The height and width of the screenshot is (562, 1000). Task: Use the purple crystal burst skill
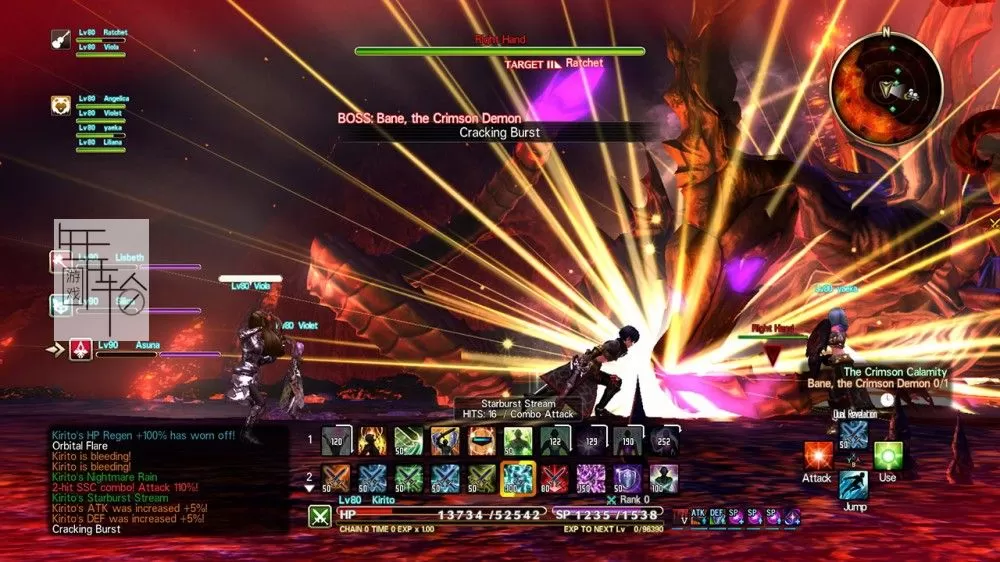coord(590,478)
